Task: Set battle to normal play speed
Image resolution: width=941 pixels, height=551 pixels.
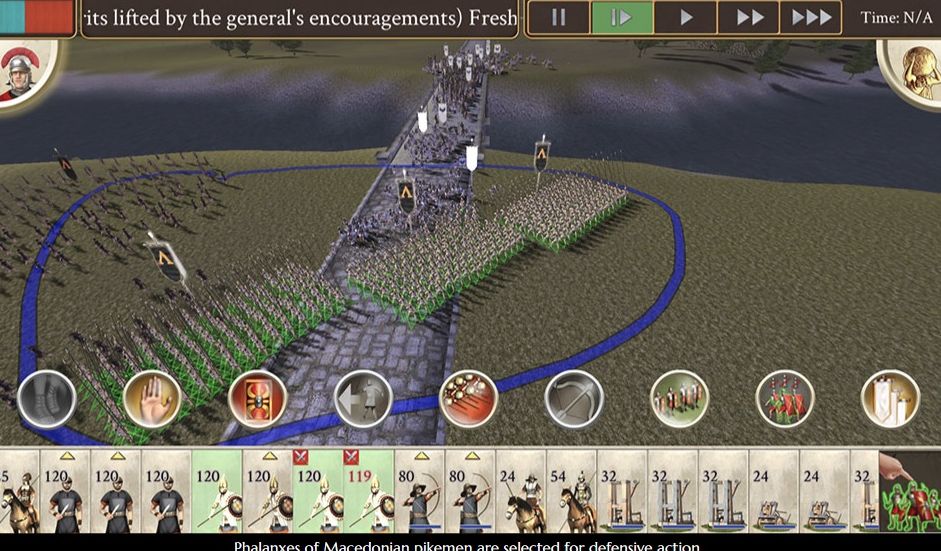Action: coord(686,18)
